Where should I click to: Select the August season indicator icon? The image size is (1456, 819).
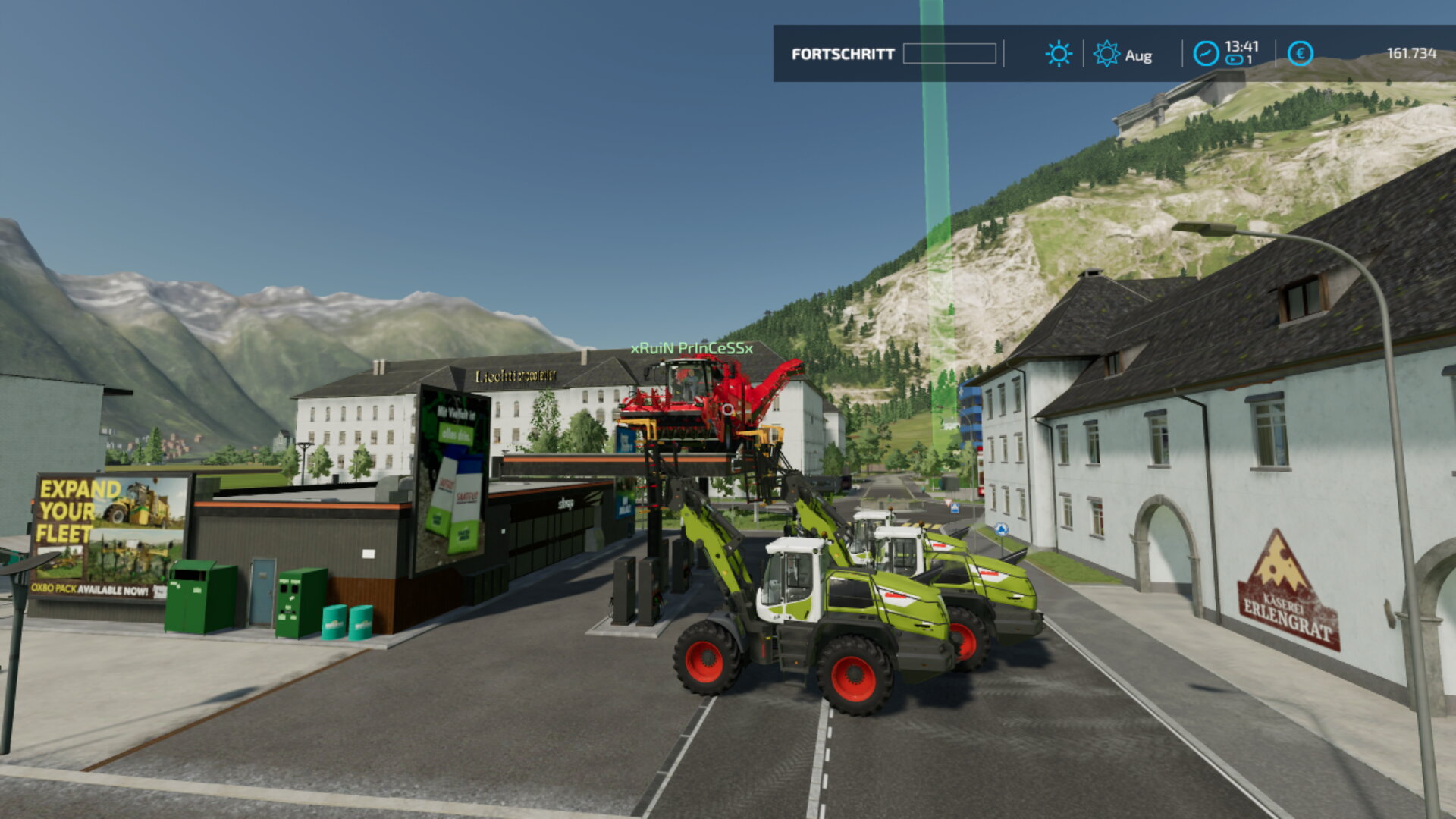1106,54
